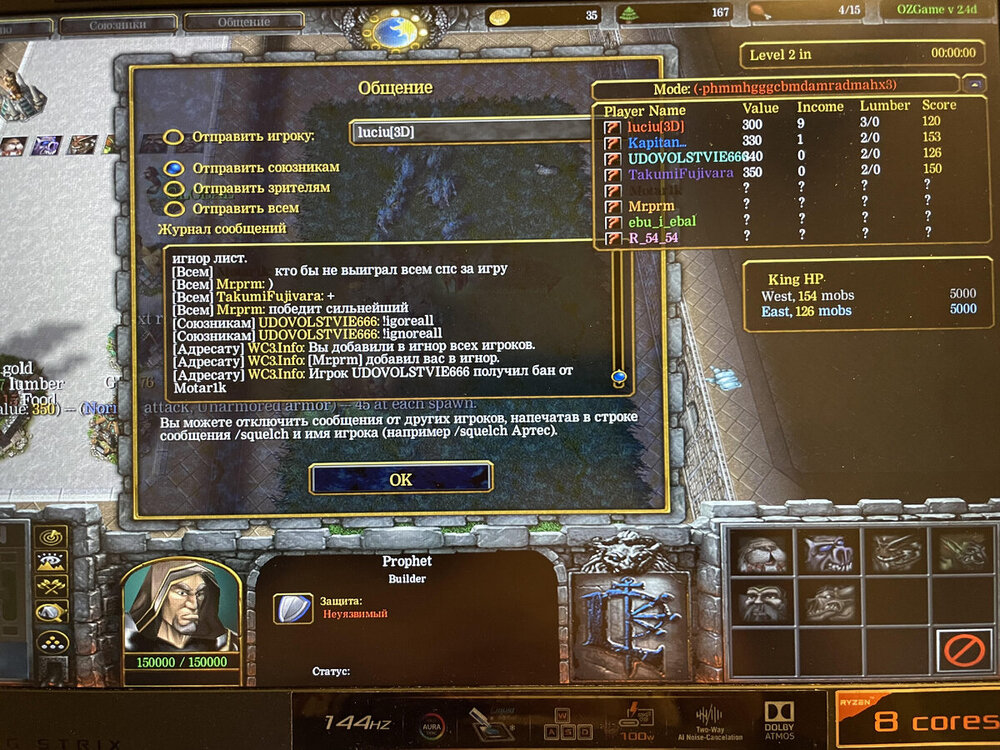Select 'Отправить зрителям' radio option

tap(174, 188)
